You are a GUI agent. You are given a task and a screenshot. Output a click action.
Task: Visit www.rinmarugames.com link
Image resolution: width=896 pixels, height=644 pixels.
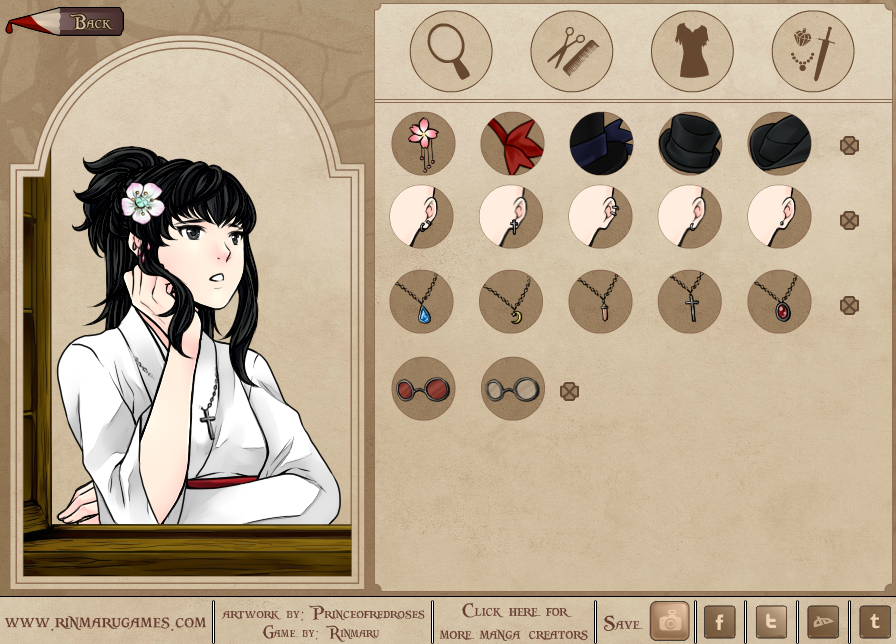(112, 622)
